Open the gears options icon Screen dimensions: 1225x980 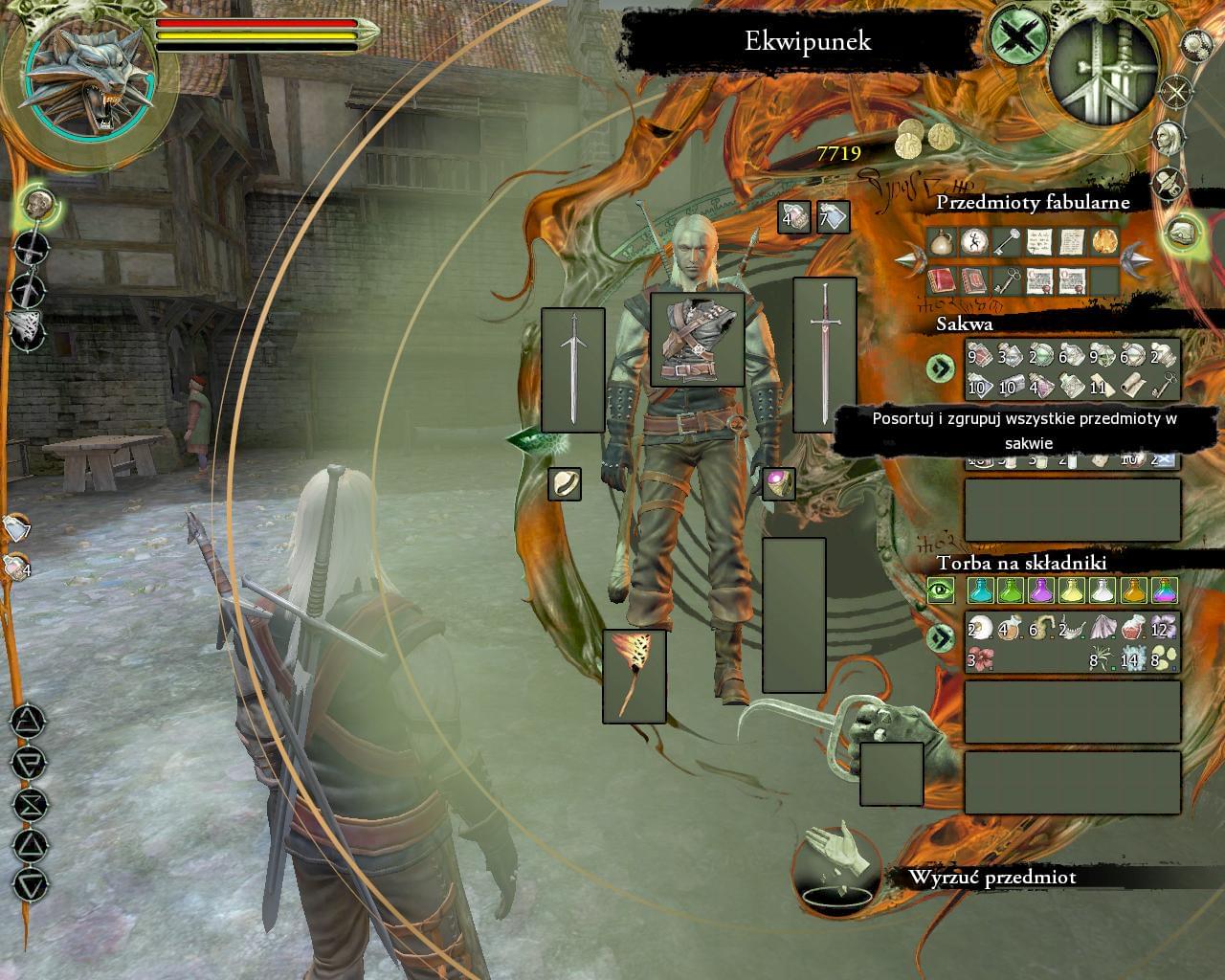click(1197, 44)
